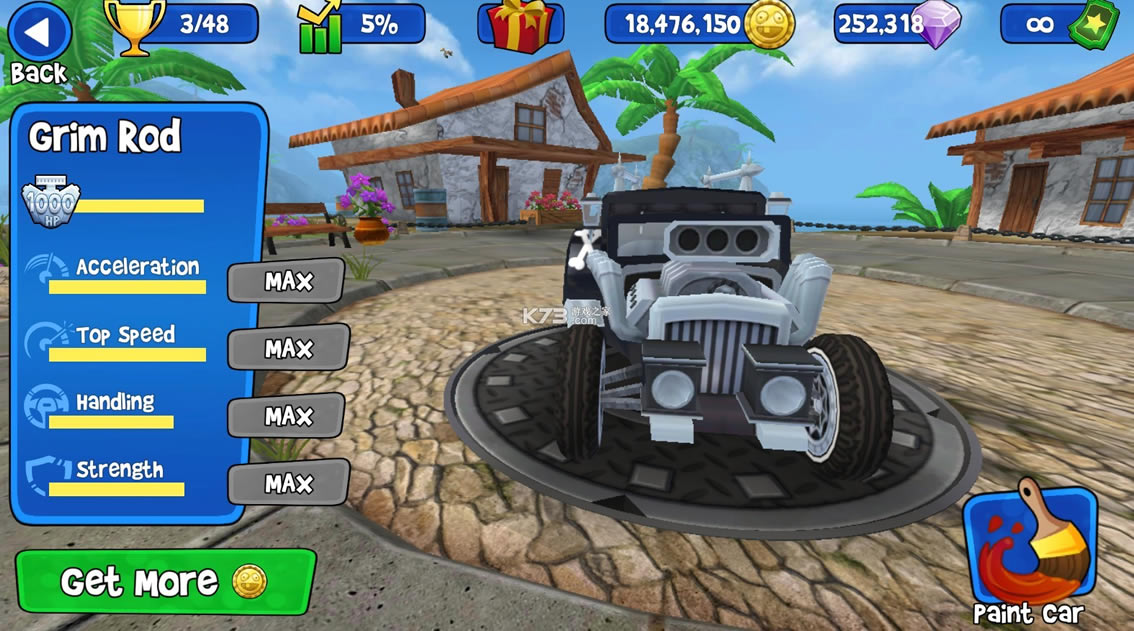Click the Top Speed MAX upgrade button

click(x=288, y=349)
